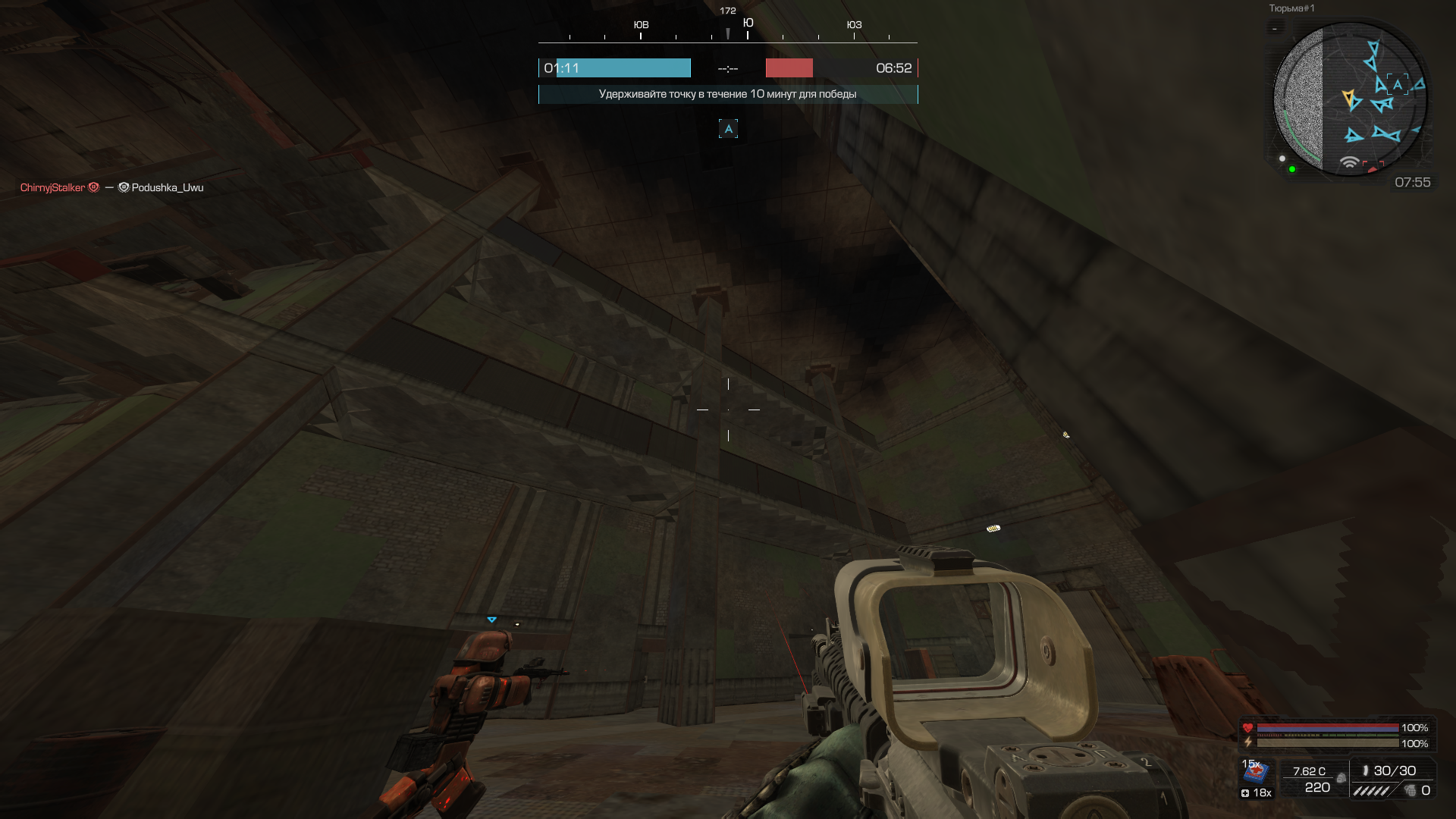Click the compass strip at the top
1456x819 pixels.
point(728,30)
